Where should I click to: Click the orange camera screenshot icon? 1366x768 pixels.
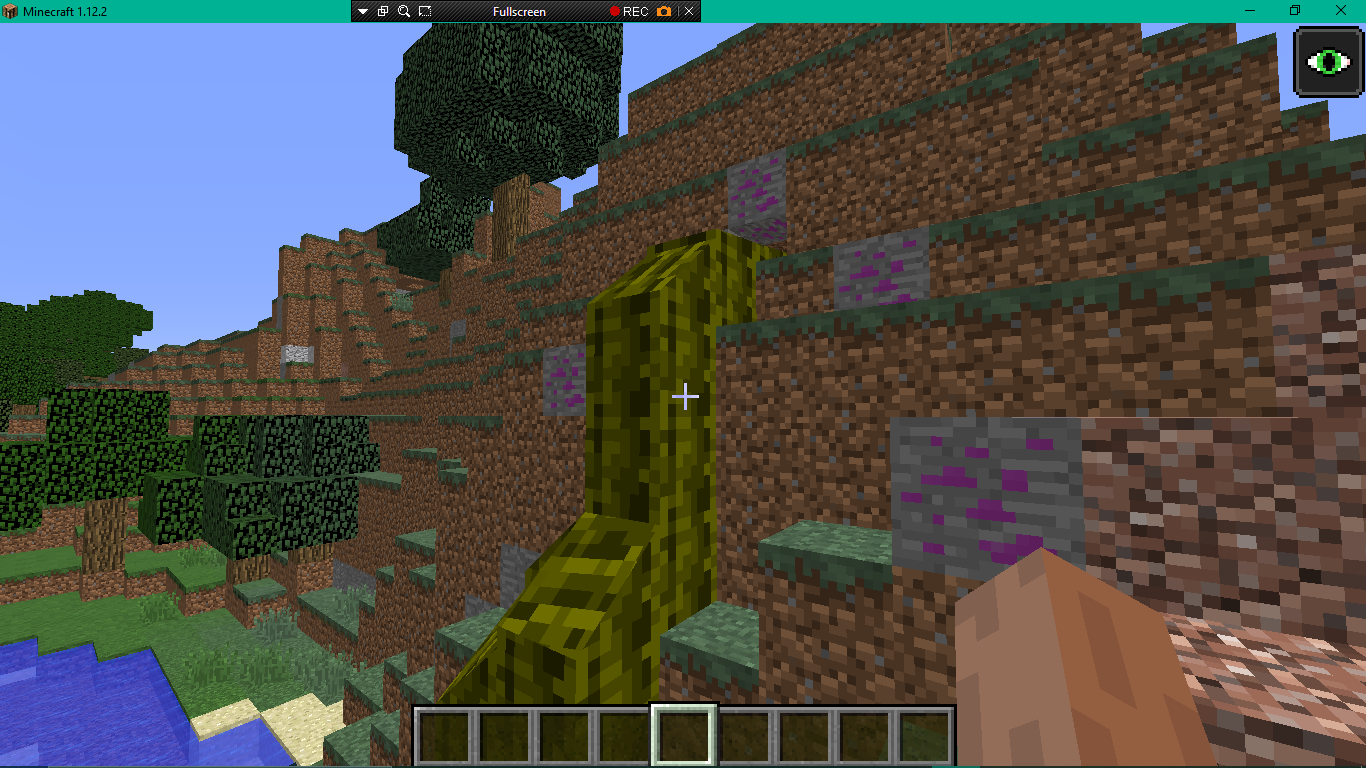(662, 11)
